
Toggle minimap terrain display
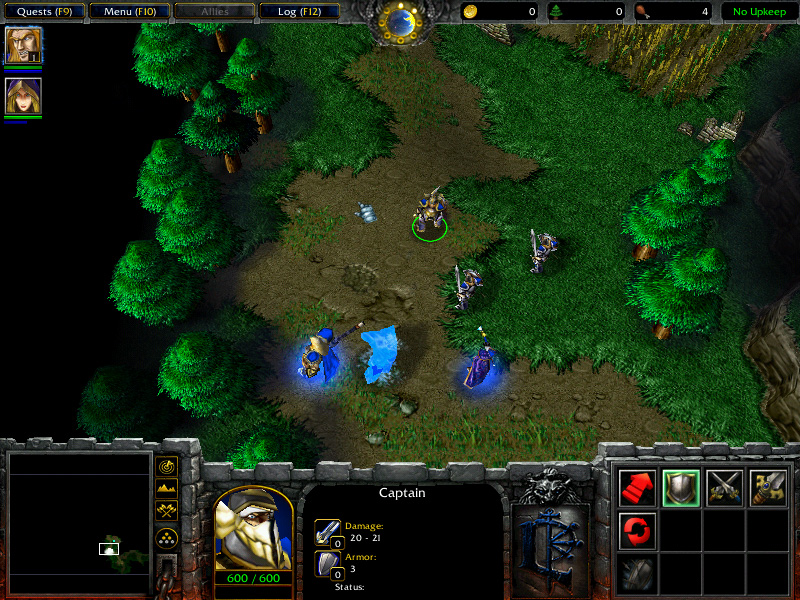pos(167,489)
